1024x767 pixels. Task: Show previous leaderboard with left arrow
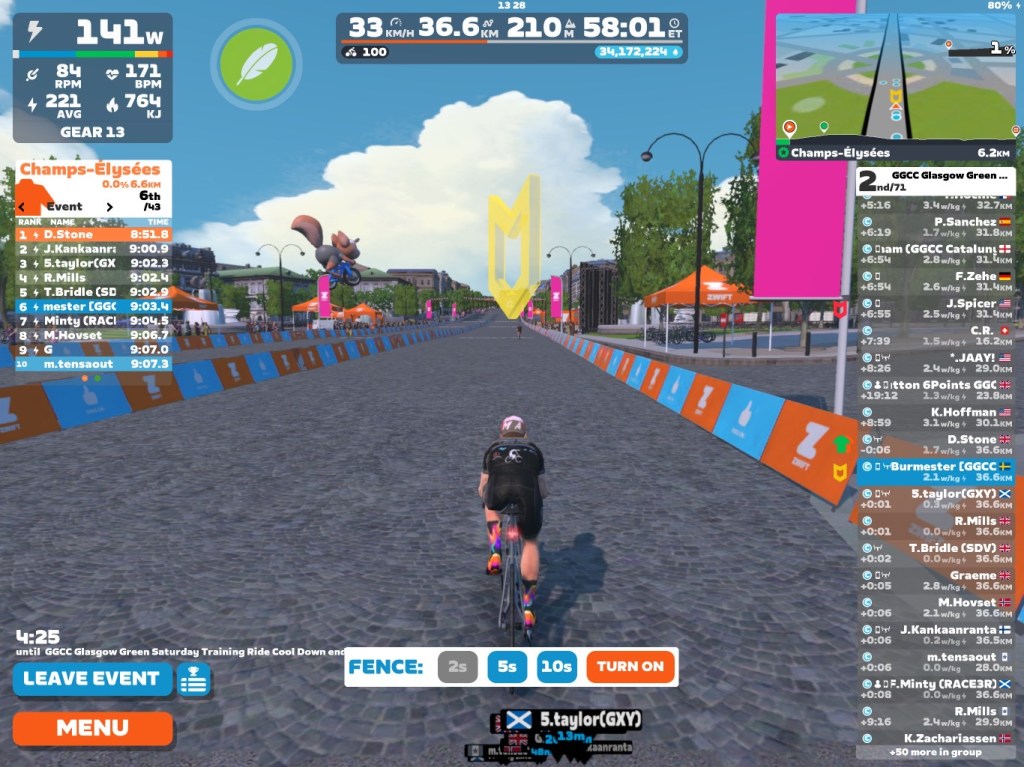pyautogui.click(x=22, y=207)
